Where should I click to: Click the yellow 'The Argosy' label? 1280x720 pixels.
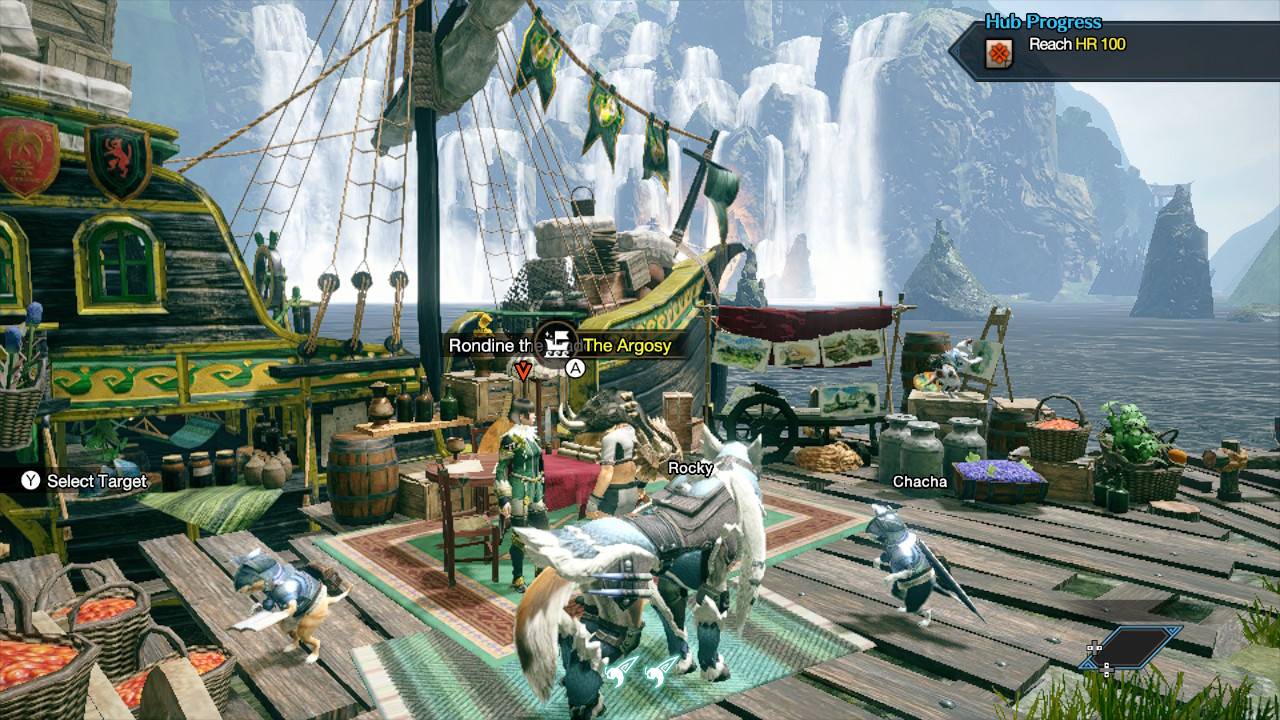tap(628, 345)
